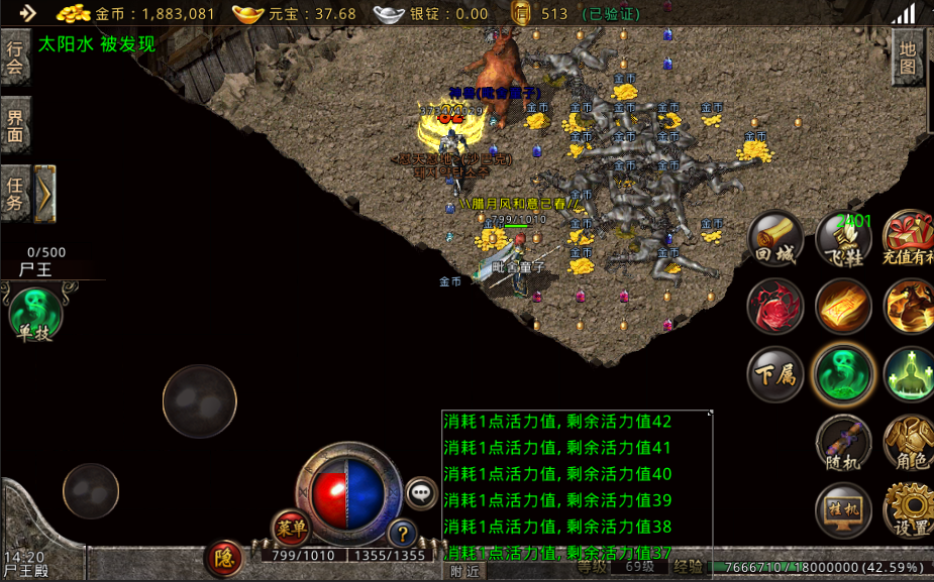Screen dimensions: 934x582
Task: Open the question mark help button
Action: tap(402, 533)
